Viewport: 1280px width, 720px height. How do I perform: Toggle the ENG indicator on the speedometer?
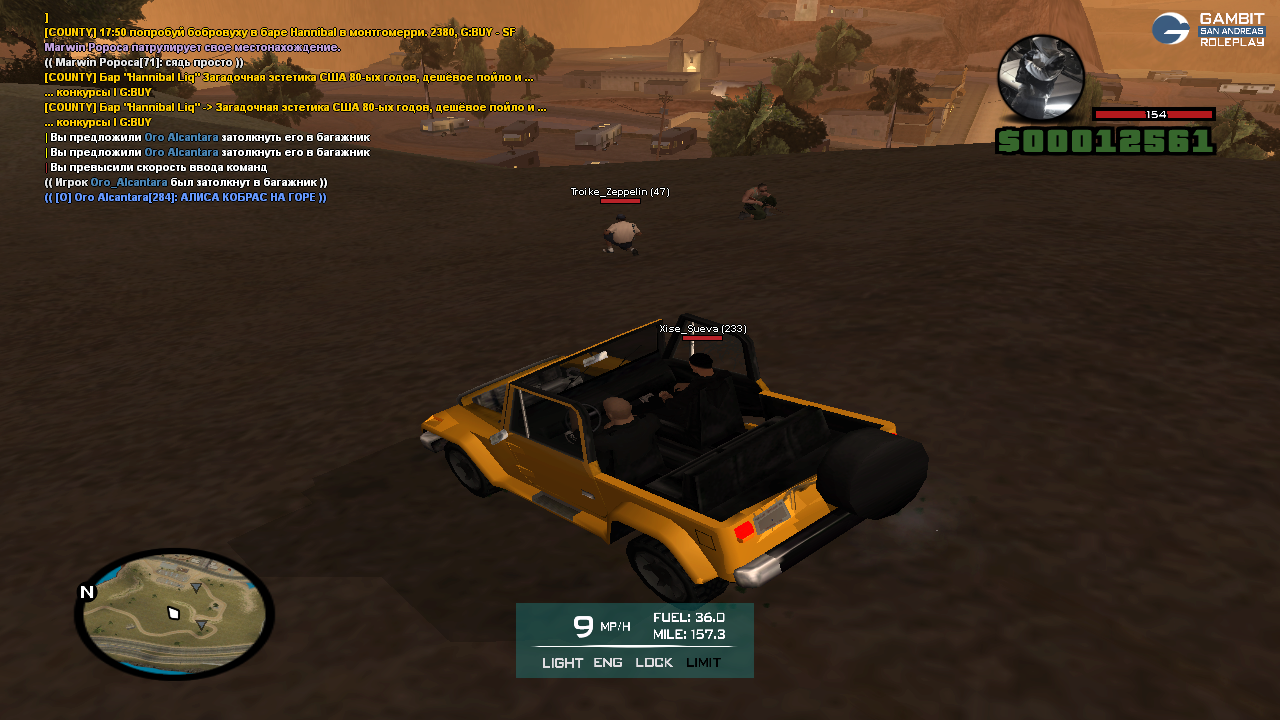608,662
